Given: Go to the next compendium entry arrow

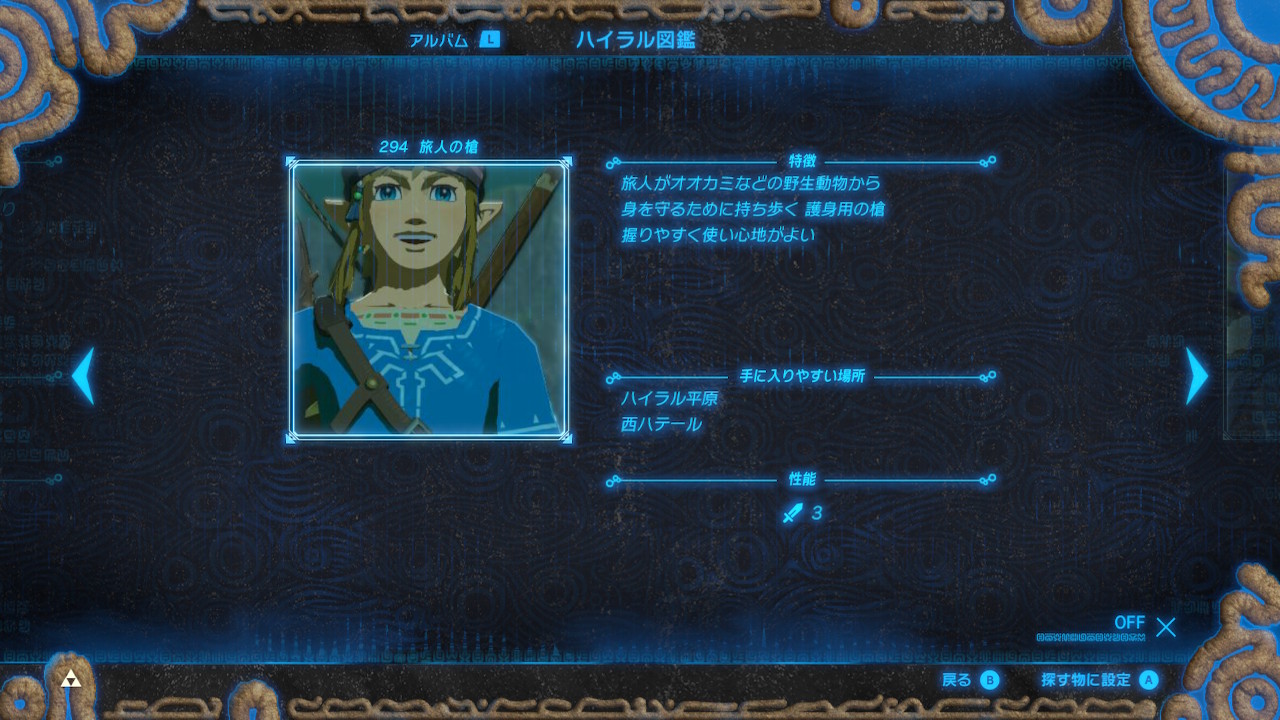Looking at the screenshot, I should pyautogui.click(x=1196, y=376).
